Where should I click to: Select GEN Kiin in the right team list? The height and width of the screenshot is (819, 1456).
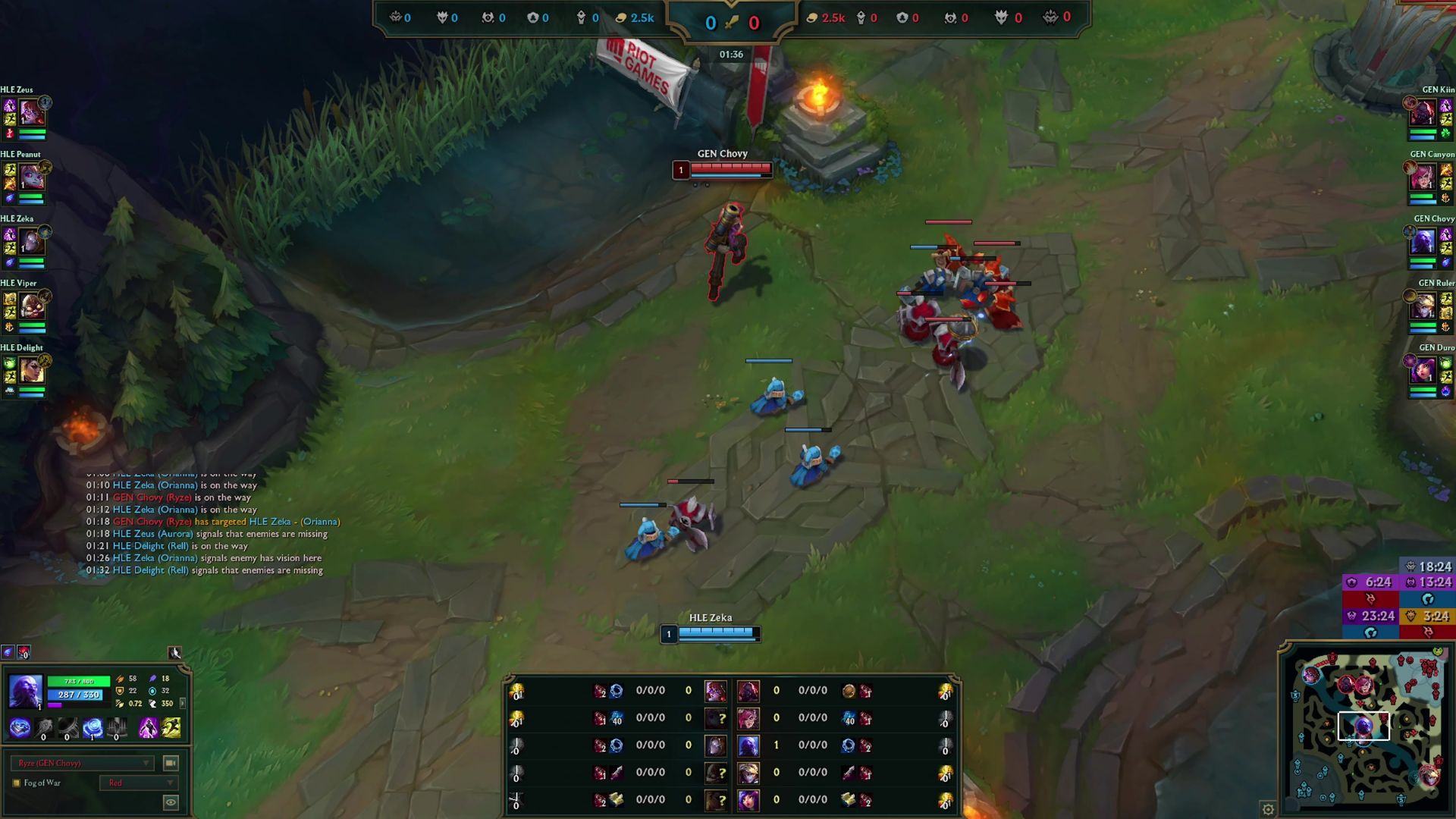point(1423,113)
